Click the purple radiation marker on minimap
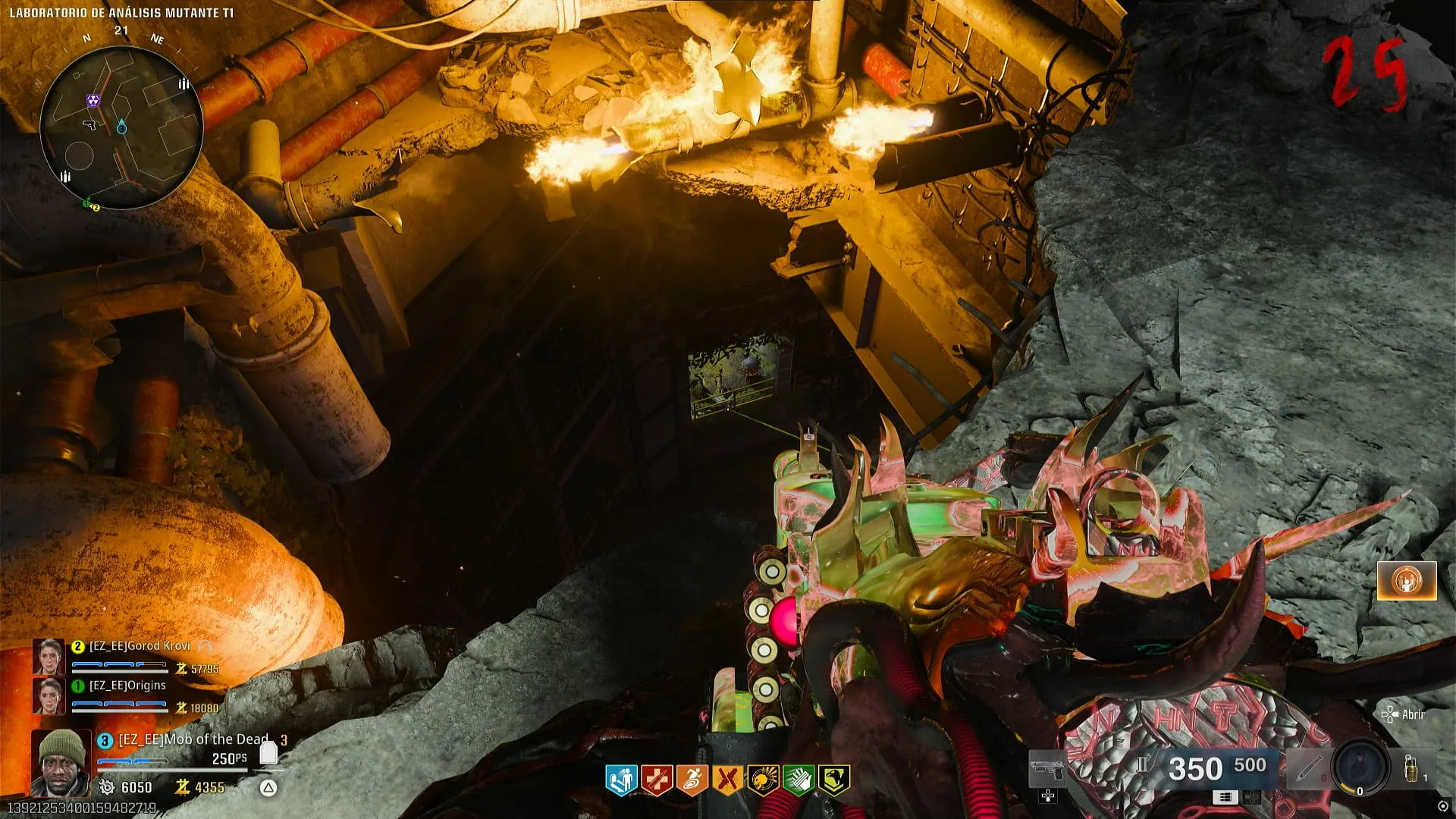This screenshot has width=1456, height=819. click(x=93, y=100)
